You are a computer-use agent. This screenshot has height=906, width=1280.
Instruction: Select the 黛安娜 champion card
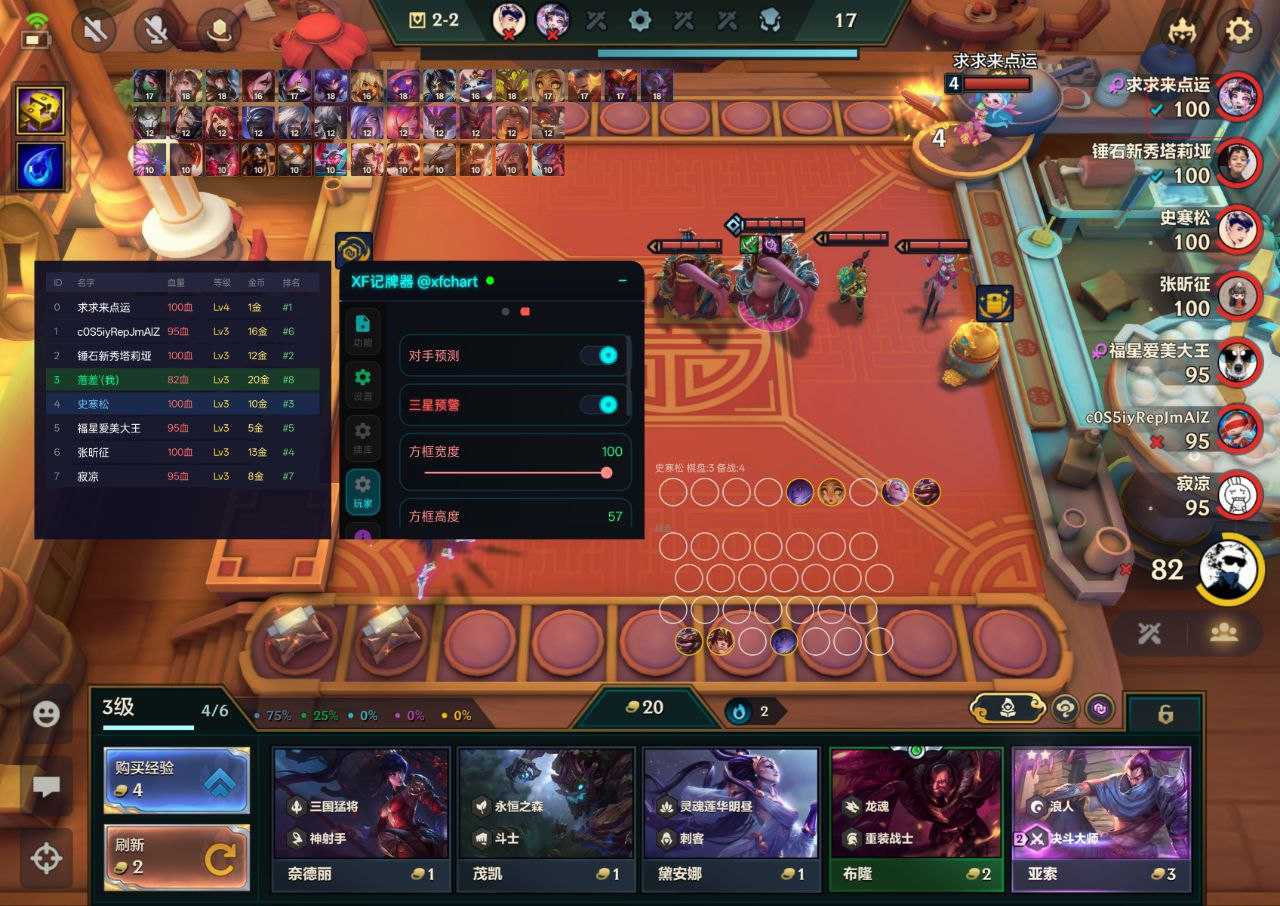click(731, 818)
